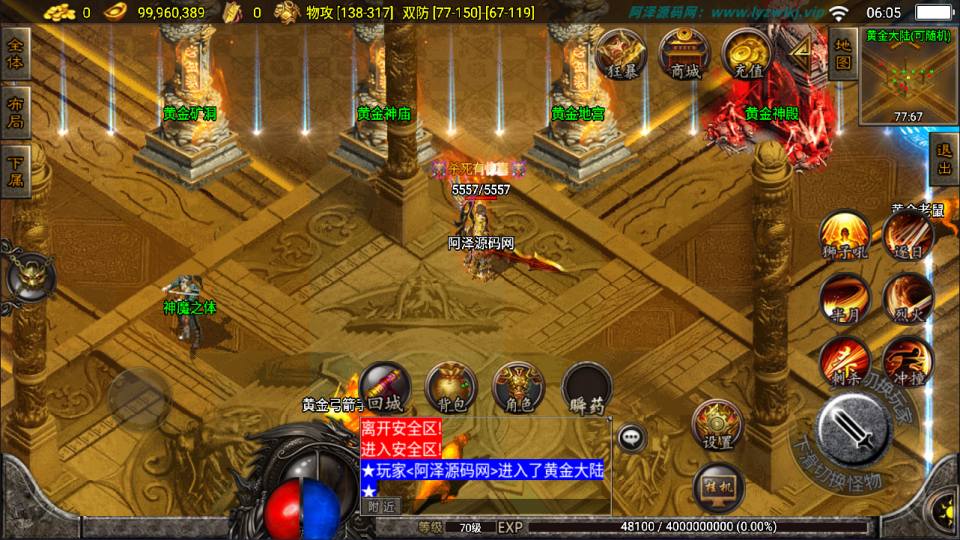Switch to the 附近 chat channel tab
960x540 pixels.
tap(381, 507)
